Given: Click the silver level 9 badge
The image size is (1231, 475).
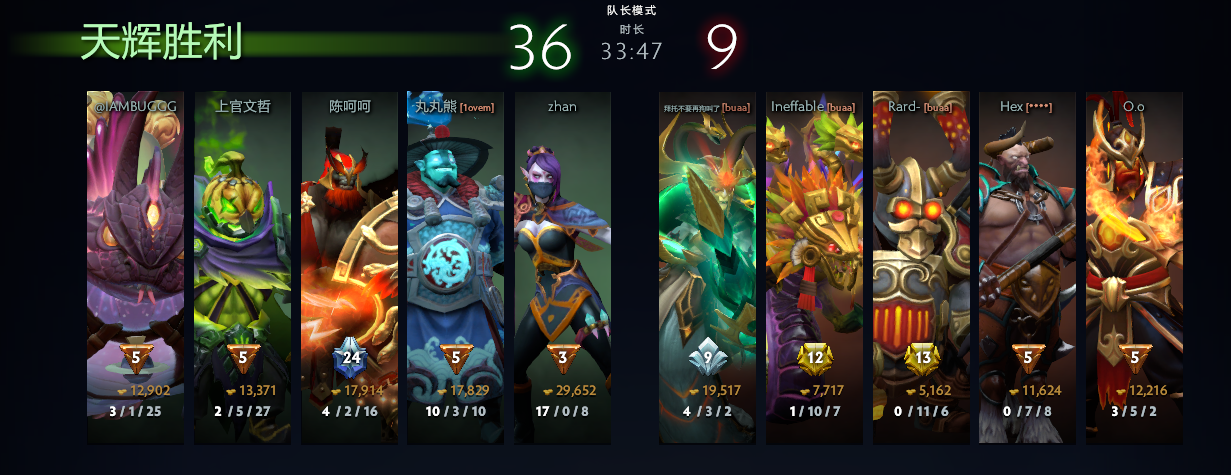Looking at the screenshot, I should coord(707,355).
